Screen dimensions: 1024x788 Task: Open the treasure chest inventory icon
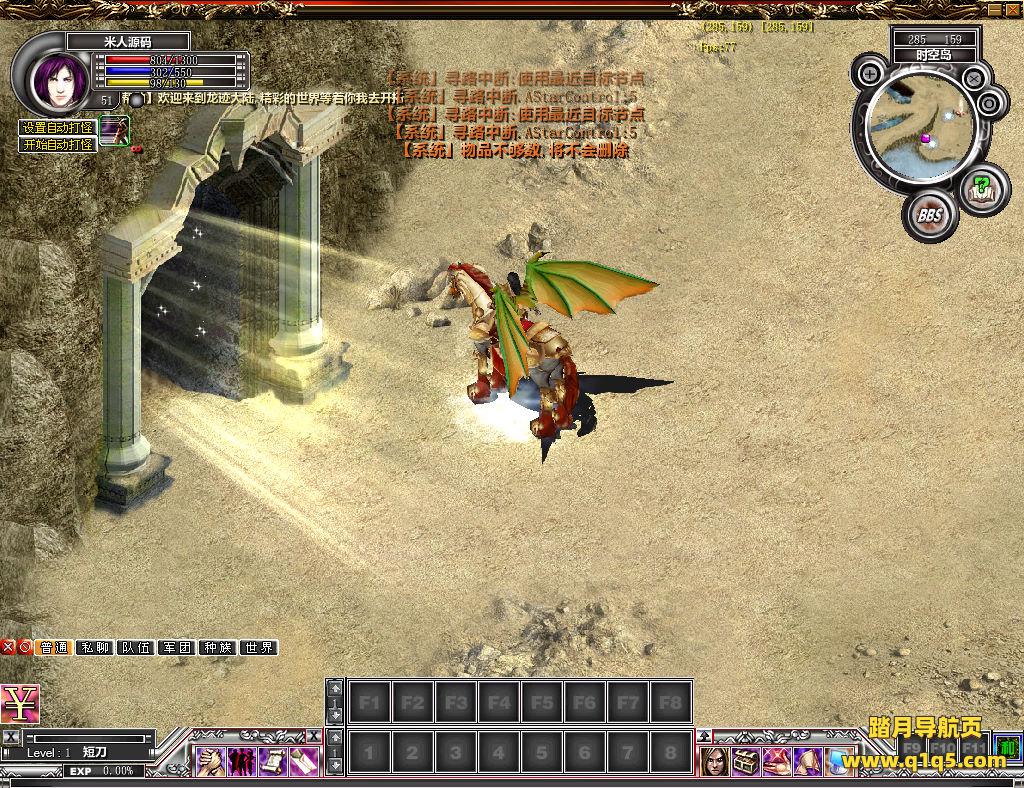[745, 761]
